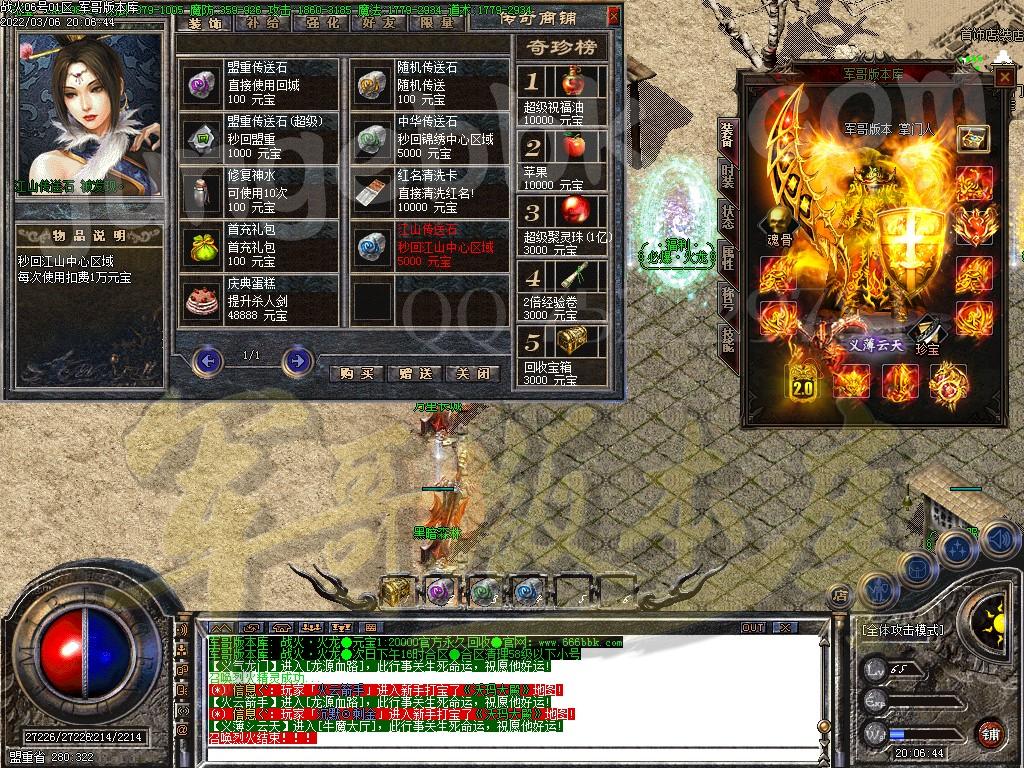This screenshot has height=768, width=1024.
Task: Switch to the 补给 shop tab
Action: [262, 22]
